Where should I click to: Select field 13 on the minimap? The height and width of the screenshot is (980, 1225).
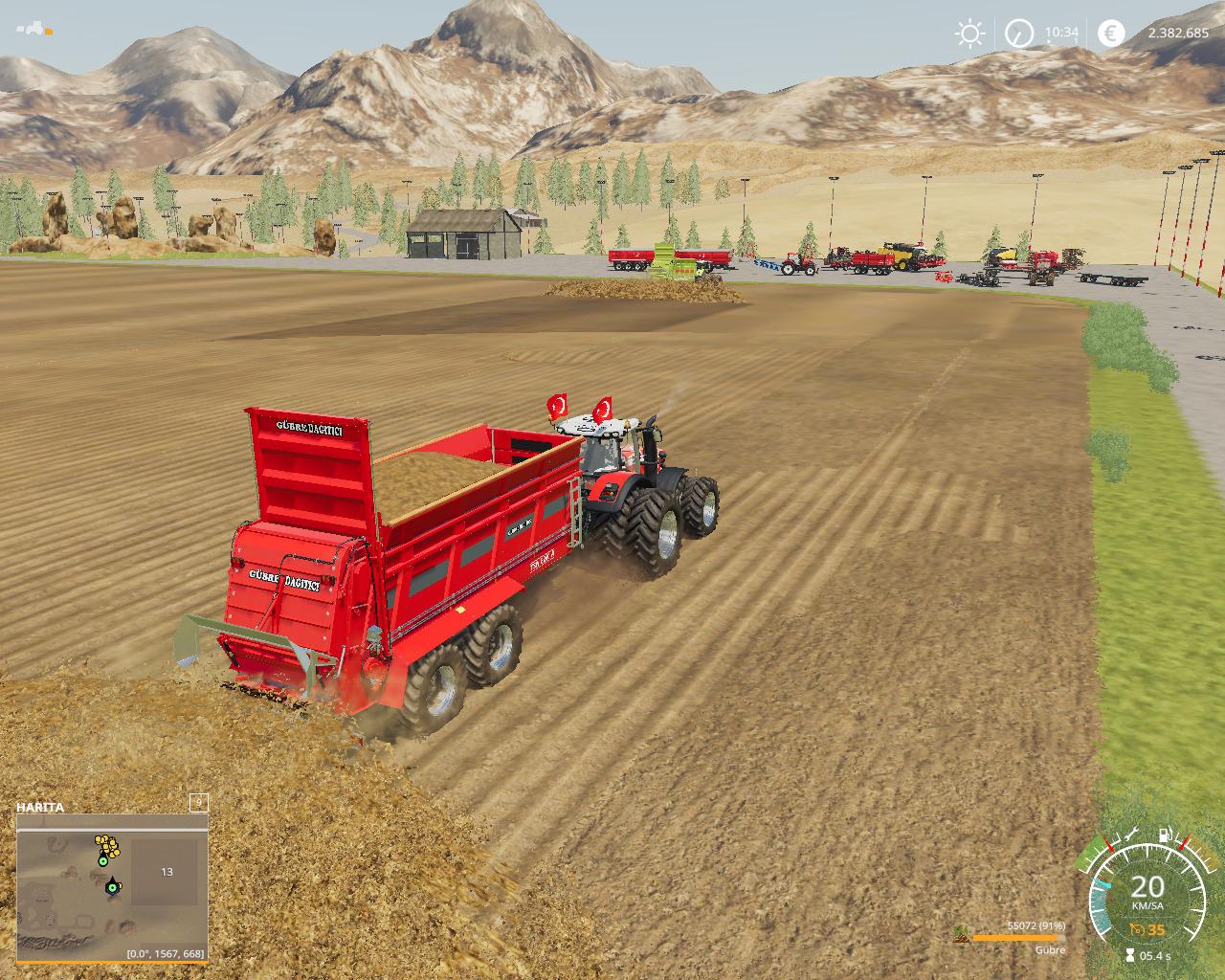click(167, 872)
